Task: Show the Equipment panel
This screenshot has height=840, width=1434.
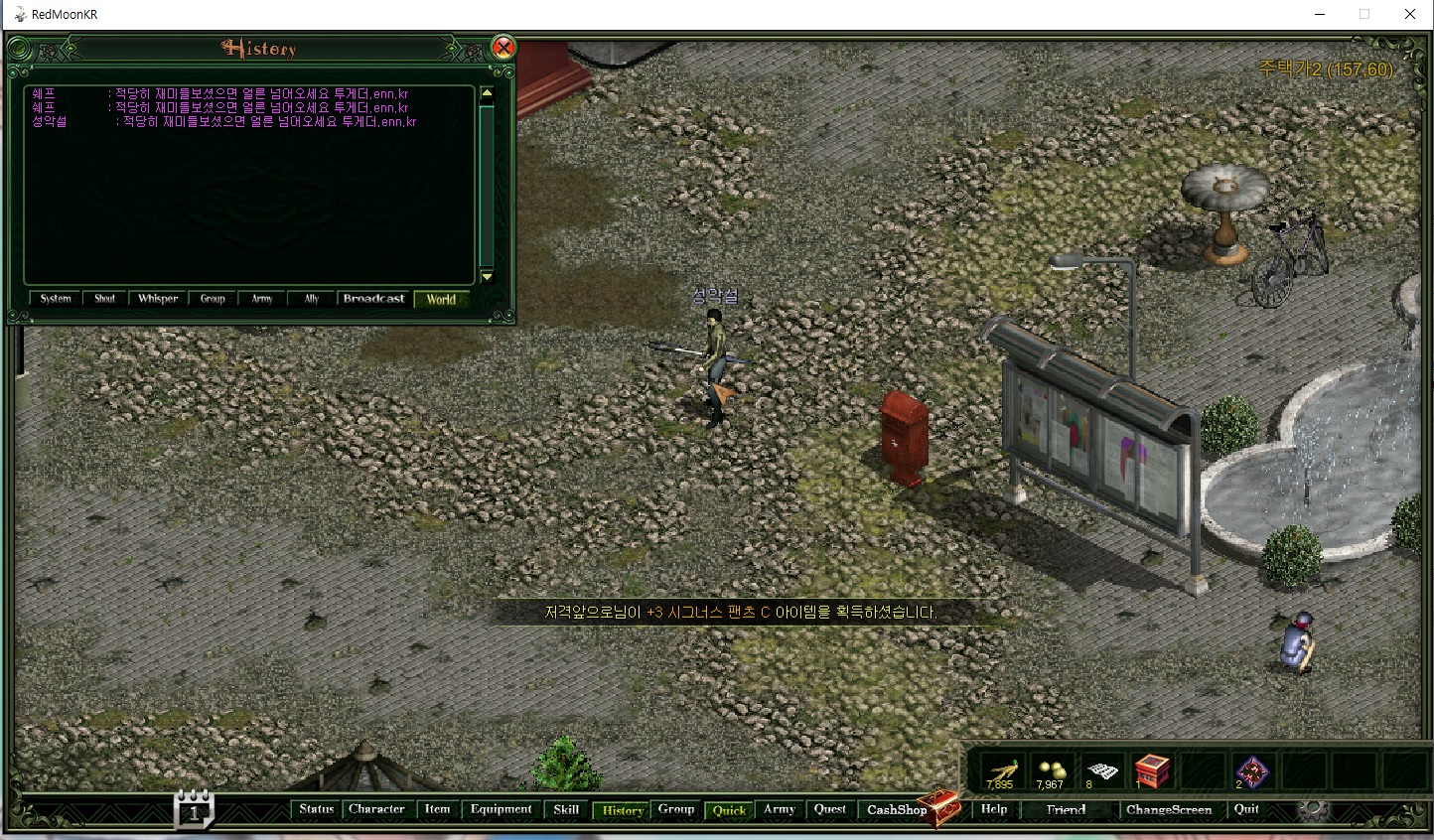Action: [x=502, y=809]
